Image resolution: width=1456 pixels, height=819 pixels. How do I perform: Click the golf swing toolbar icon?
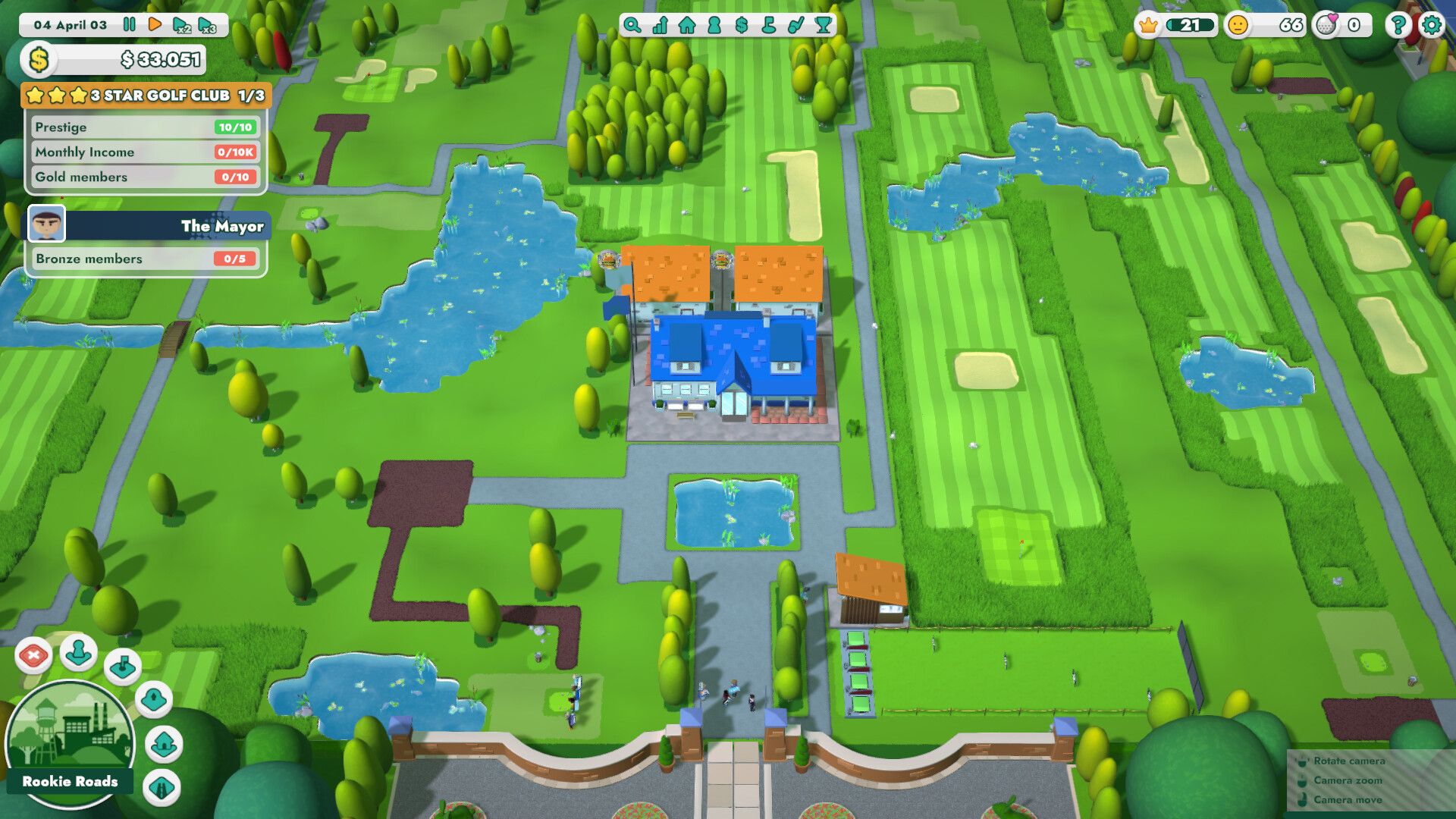point(795,25)
